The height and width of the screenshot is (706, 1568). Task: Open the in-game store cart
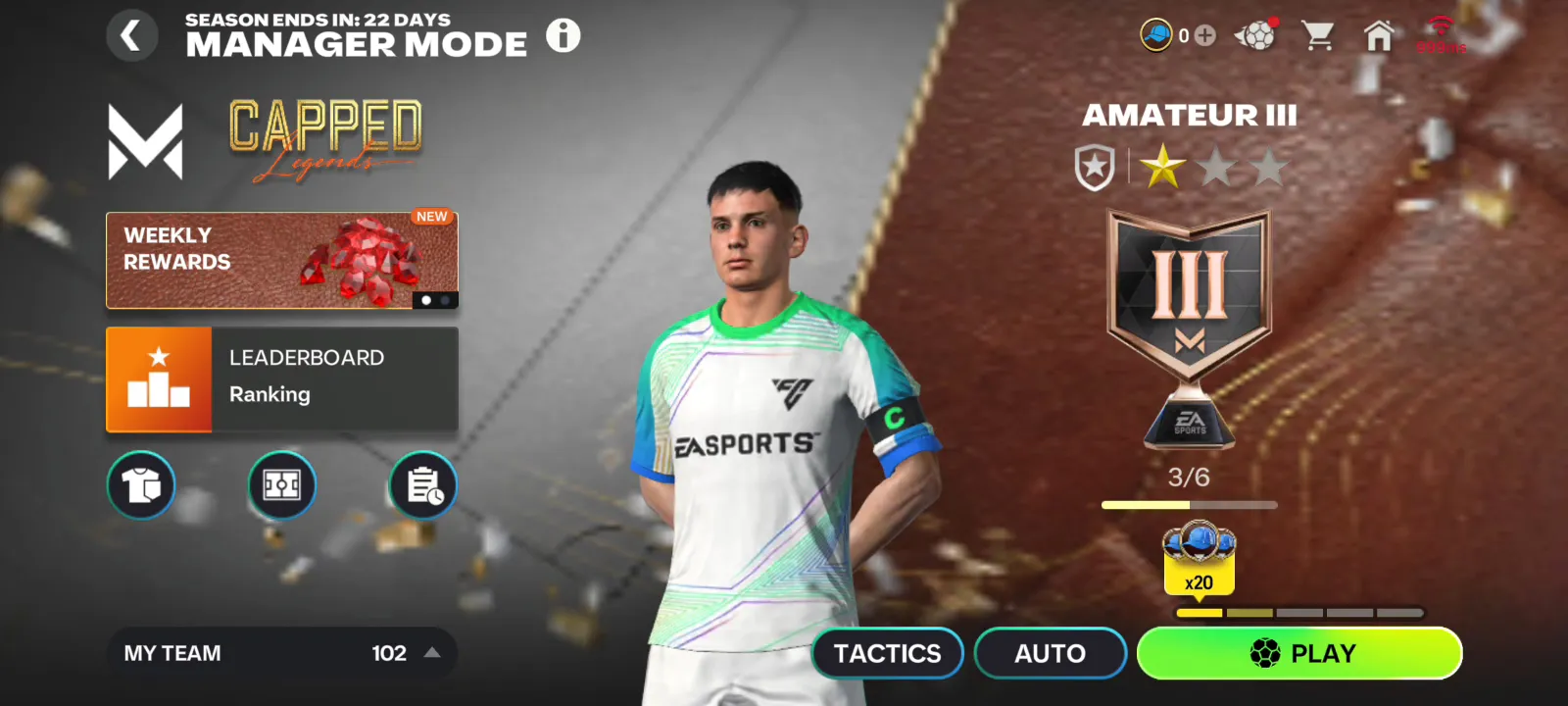1319,34
